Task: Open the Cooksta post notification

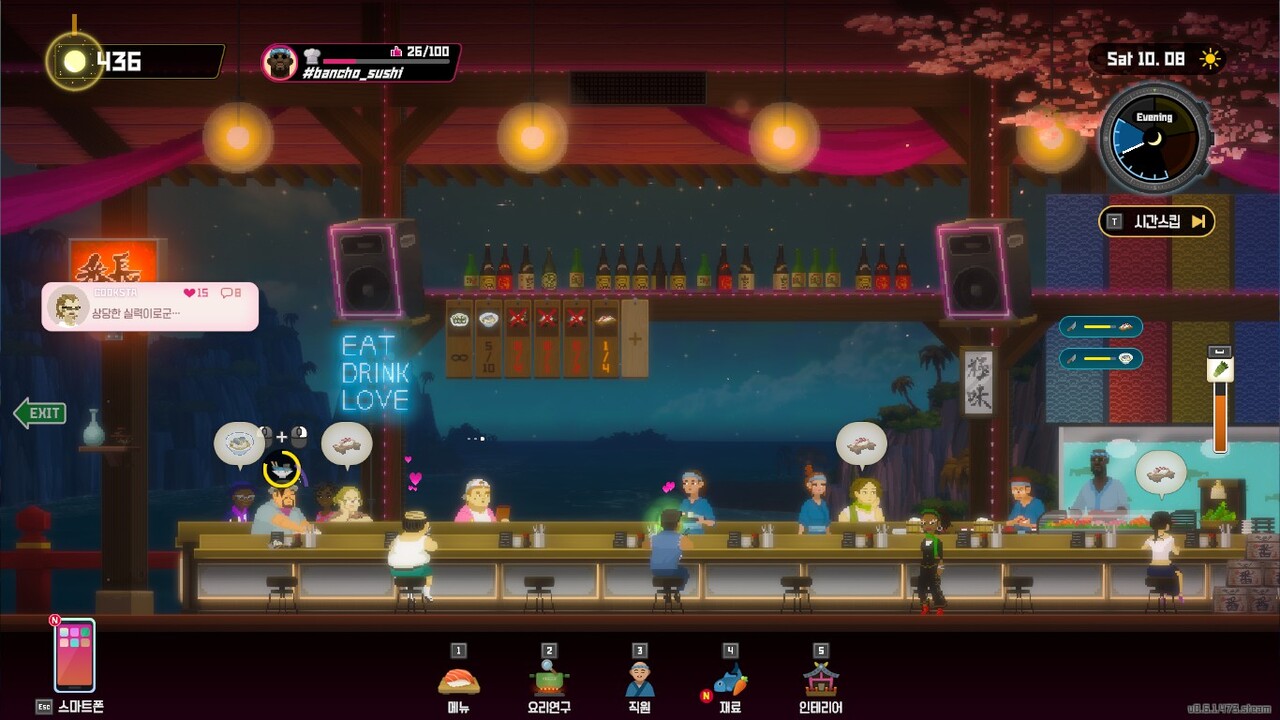Action: (x=150, y=306)
